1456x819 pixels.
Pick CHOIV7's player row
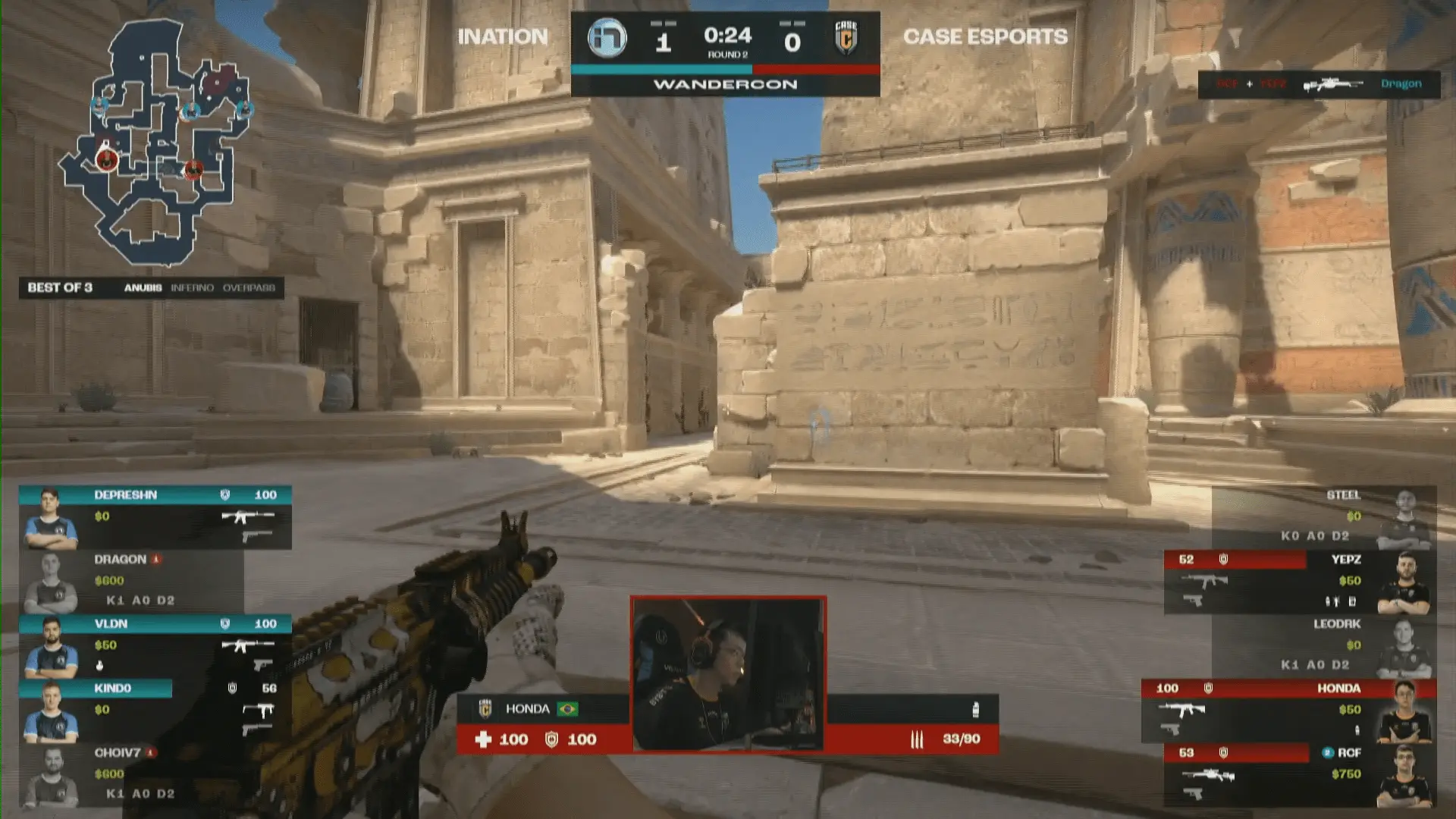[133, 773]
